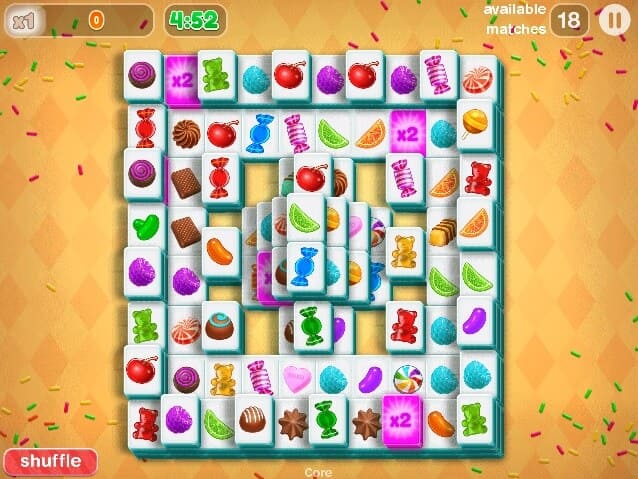The width and height of the screenshot is (638, 479).
Task: Select the layered caramel chocolate tile
Action: 441,231
